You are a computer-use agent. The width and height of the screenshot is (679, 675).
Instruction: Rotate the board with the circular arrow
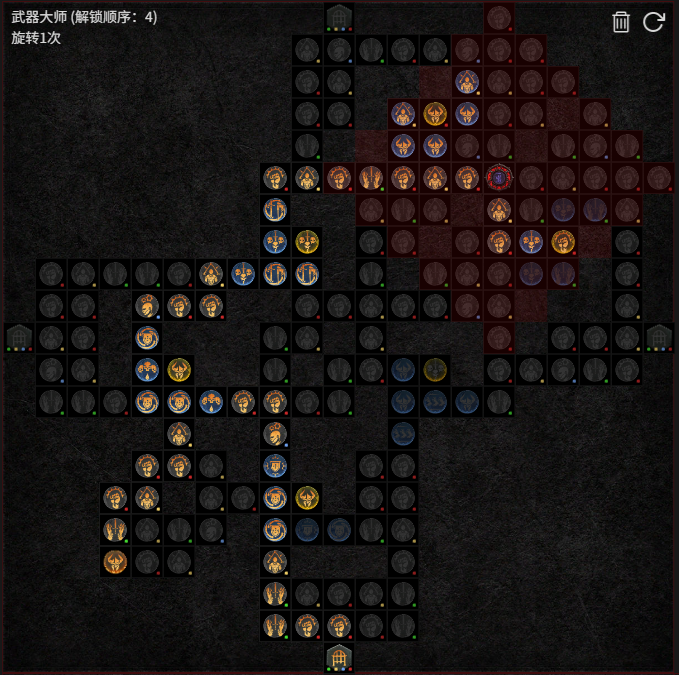[654, 22]
